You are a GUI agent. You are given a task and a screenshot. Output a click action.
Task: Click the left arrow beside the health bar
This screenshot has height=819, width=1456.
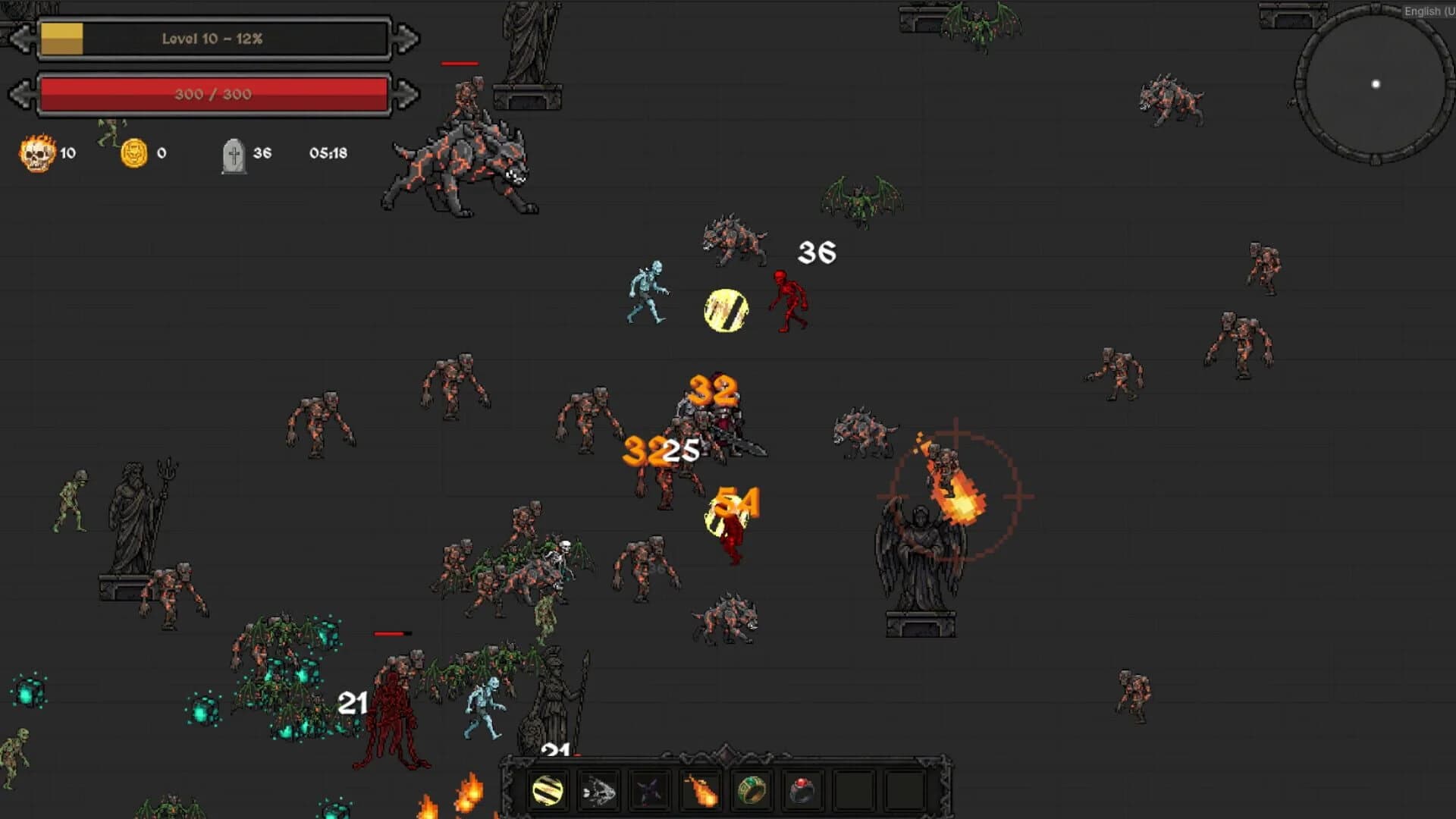23,94
